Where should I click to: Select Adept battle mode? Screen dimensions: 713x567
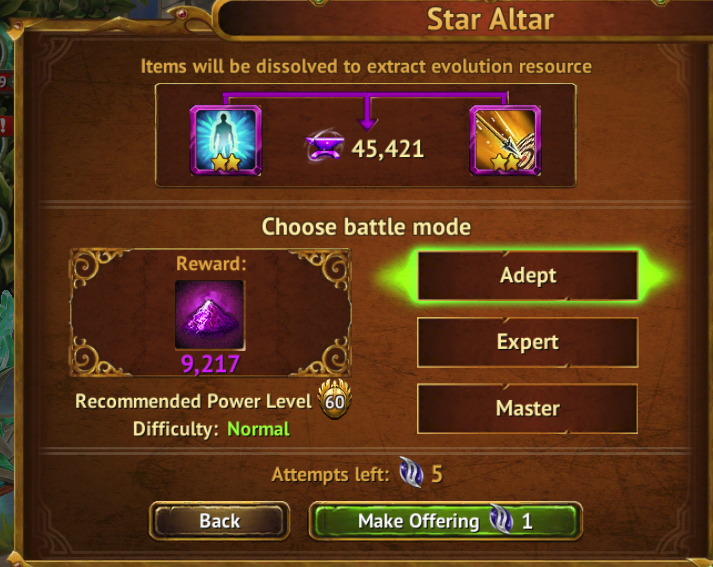(x=527, y=275)
